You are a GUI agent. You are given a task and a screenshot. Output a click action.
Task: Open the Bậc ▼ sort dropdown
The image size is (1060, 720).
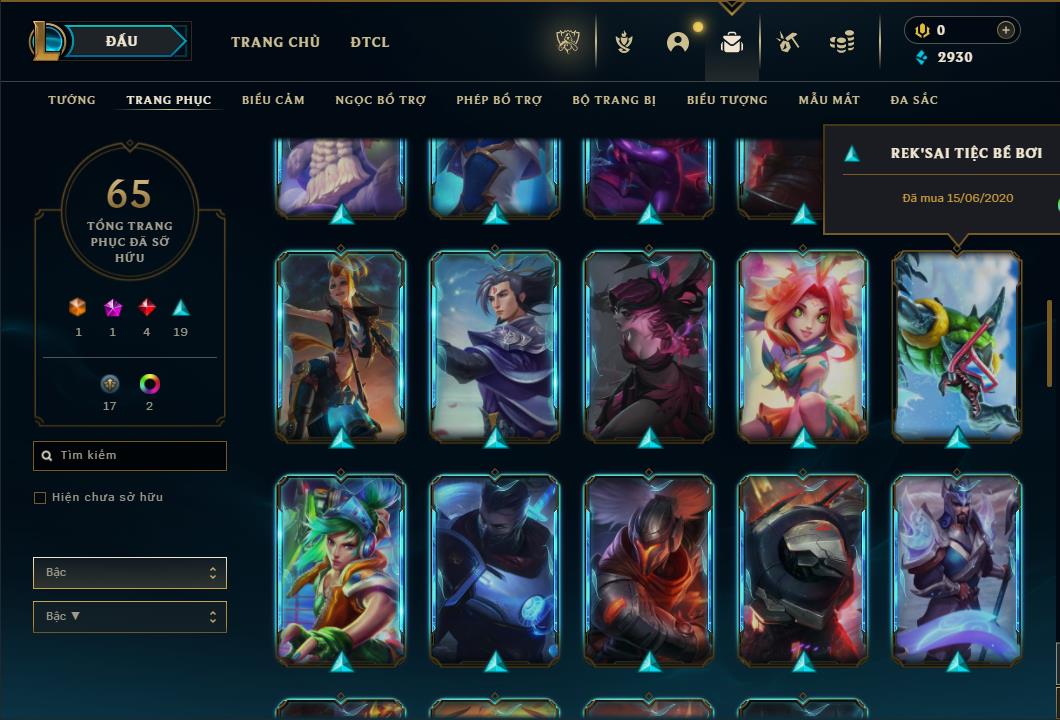point(130,617)
